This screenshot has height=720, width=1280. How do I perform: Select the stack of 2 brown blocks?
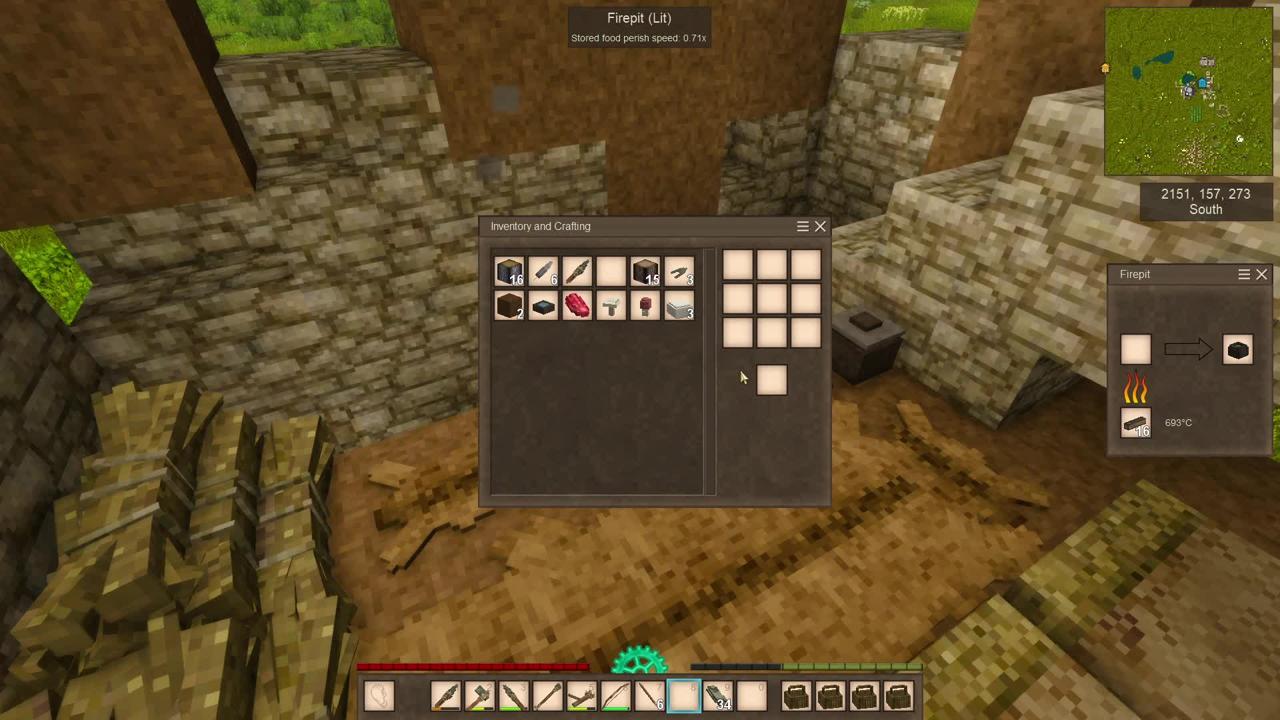pyautogui.click(x=509, y=306)
